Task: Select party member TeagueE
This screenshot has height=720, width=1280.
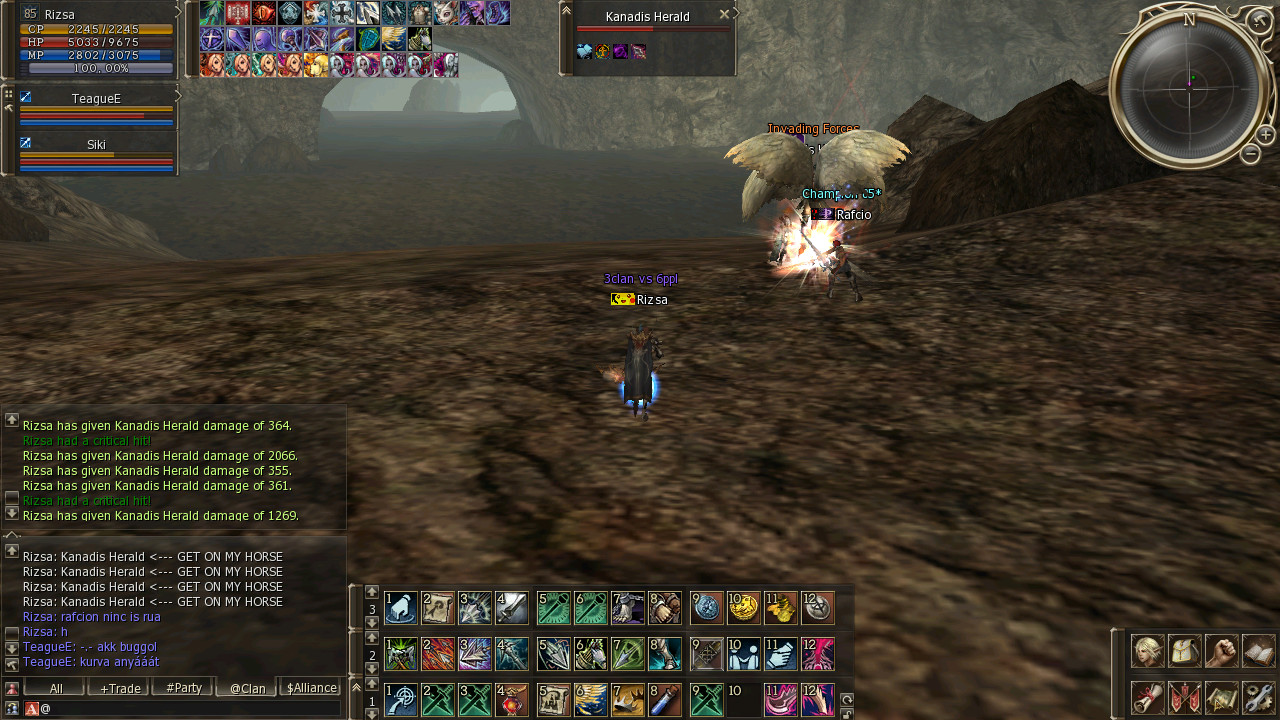Action: 96,99
